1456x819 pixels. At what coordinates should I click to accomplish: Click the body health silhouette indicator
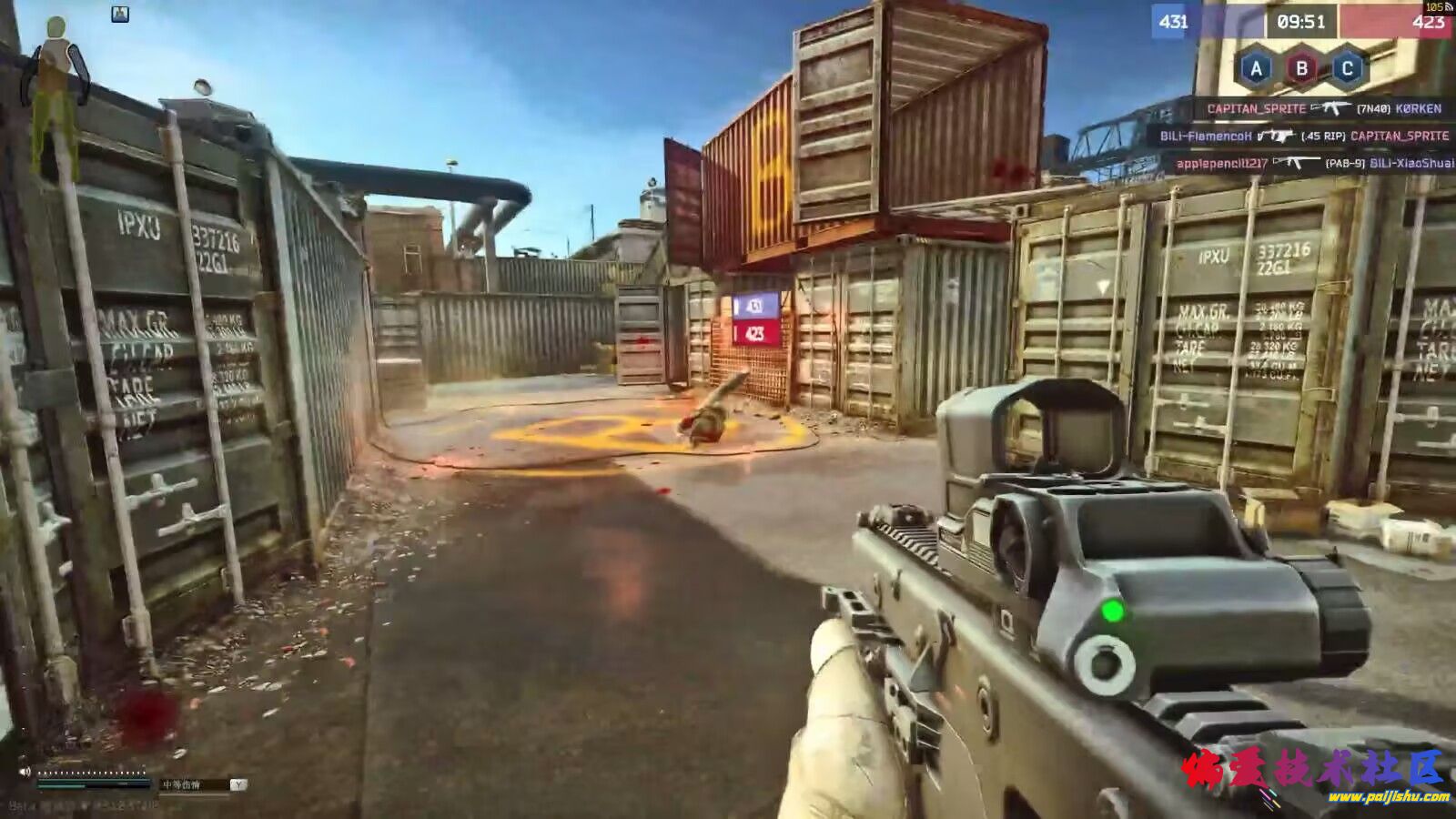tap(58, 91)
